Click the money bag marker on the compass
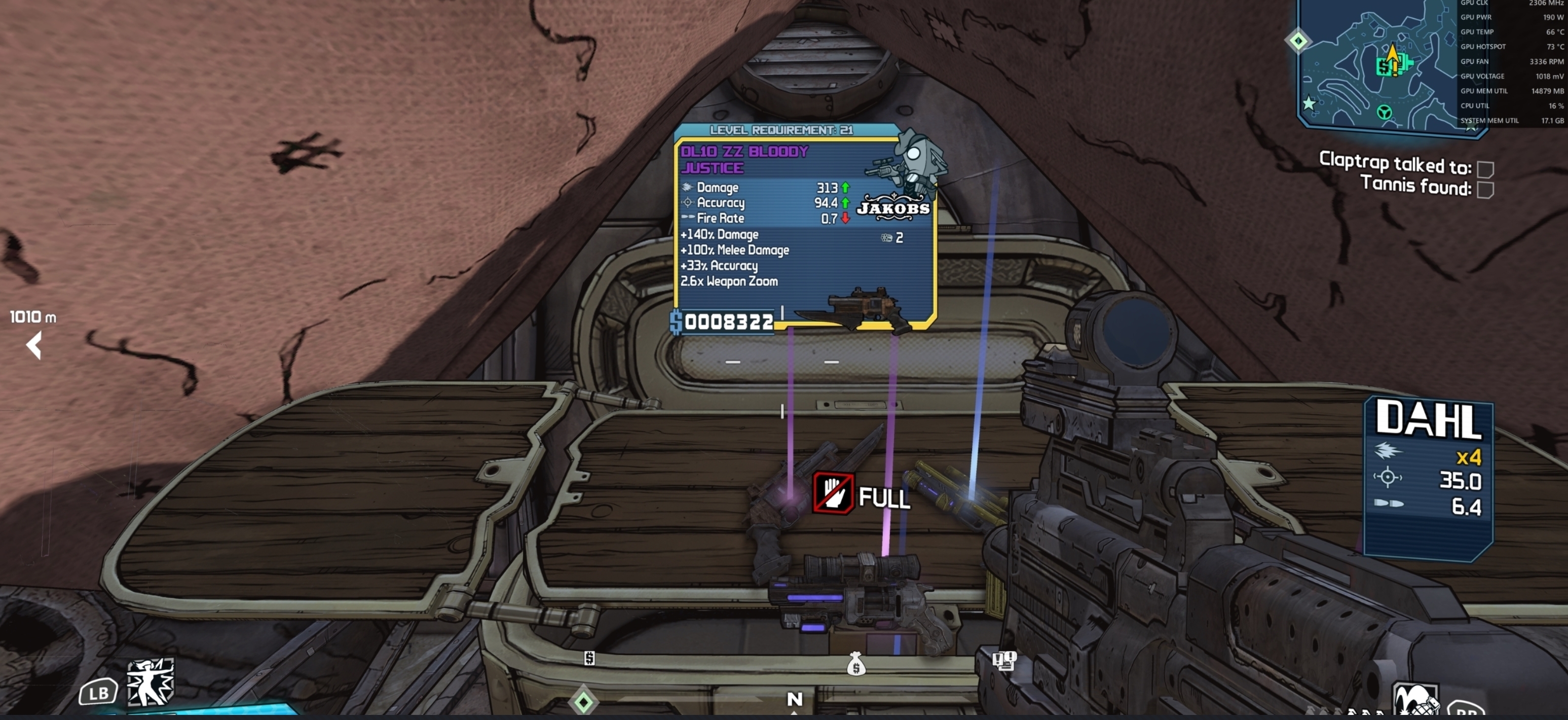 click(856, 664)
